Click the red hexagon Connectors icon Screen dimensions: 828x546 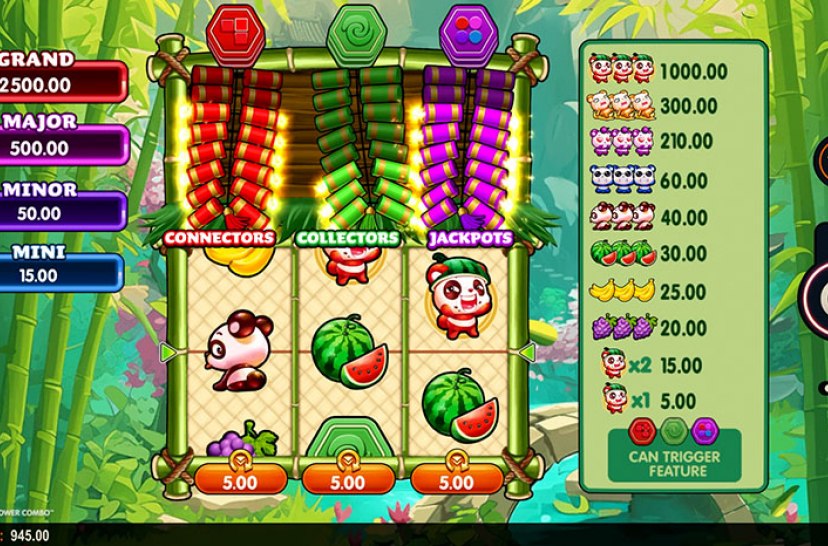point(236,32)
